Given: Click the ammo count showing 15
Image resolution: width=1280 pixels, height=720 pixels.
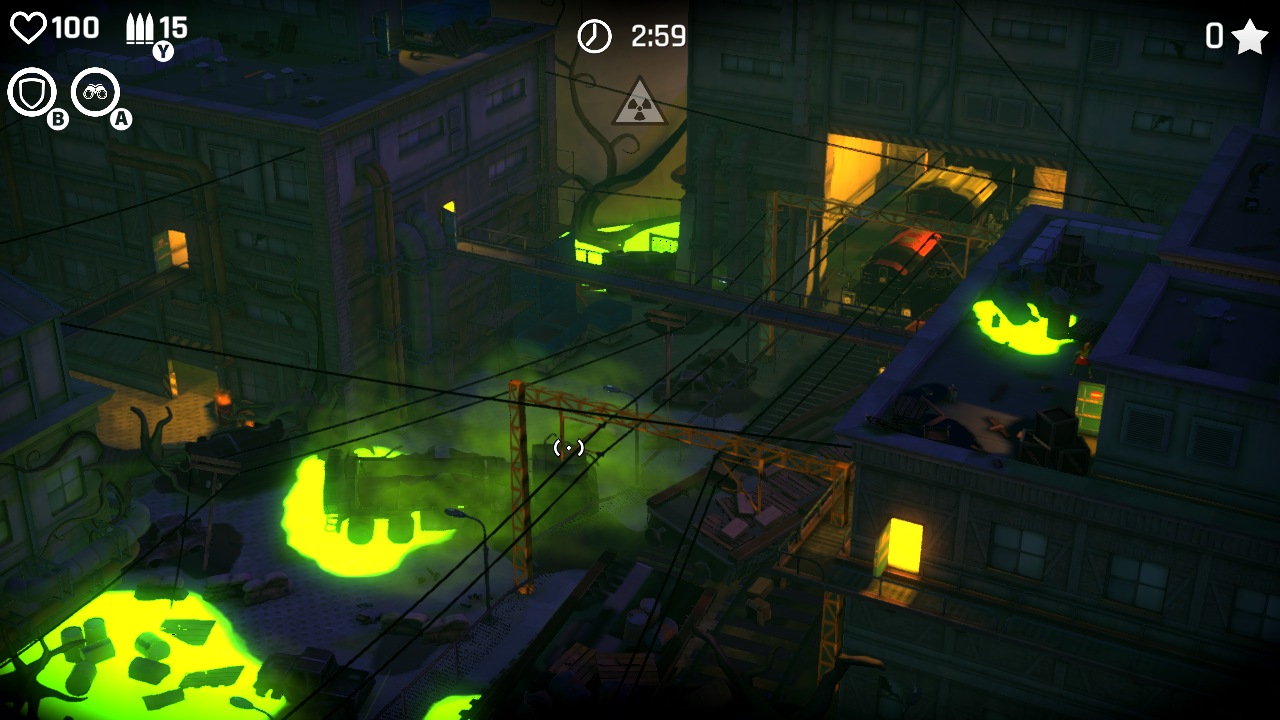Looking at the screenshot, I should [x=172, y=26].
